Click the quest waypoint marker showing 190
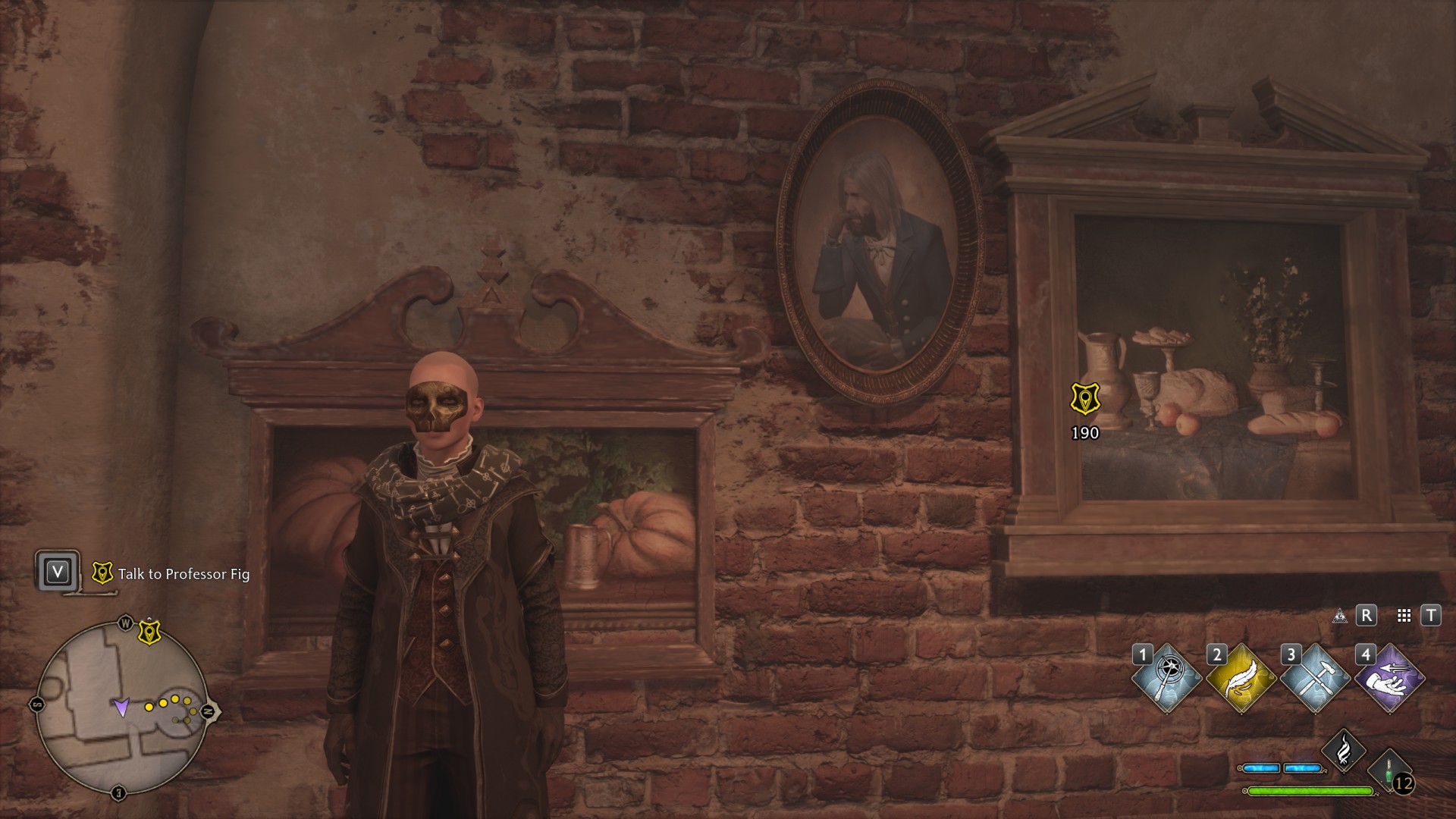This screenshot has height=819, width=1456. (1085, 400)
